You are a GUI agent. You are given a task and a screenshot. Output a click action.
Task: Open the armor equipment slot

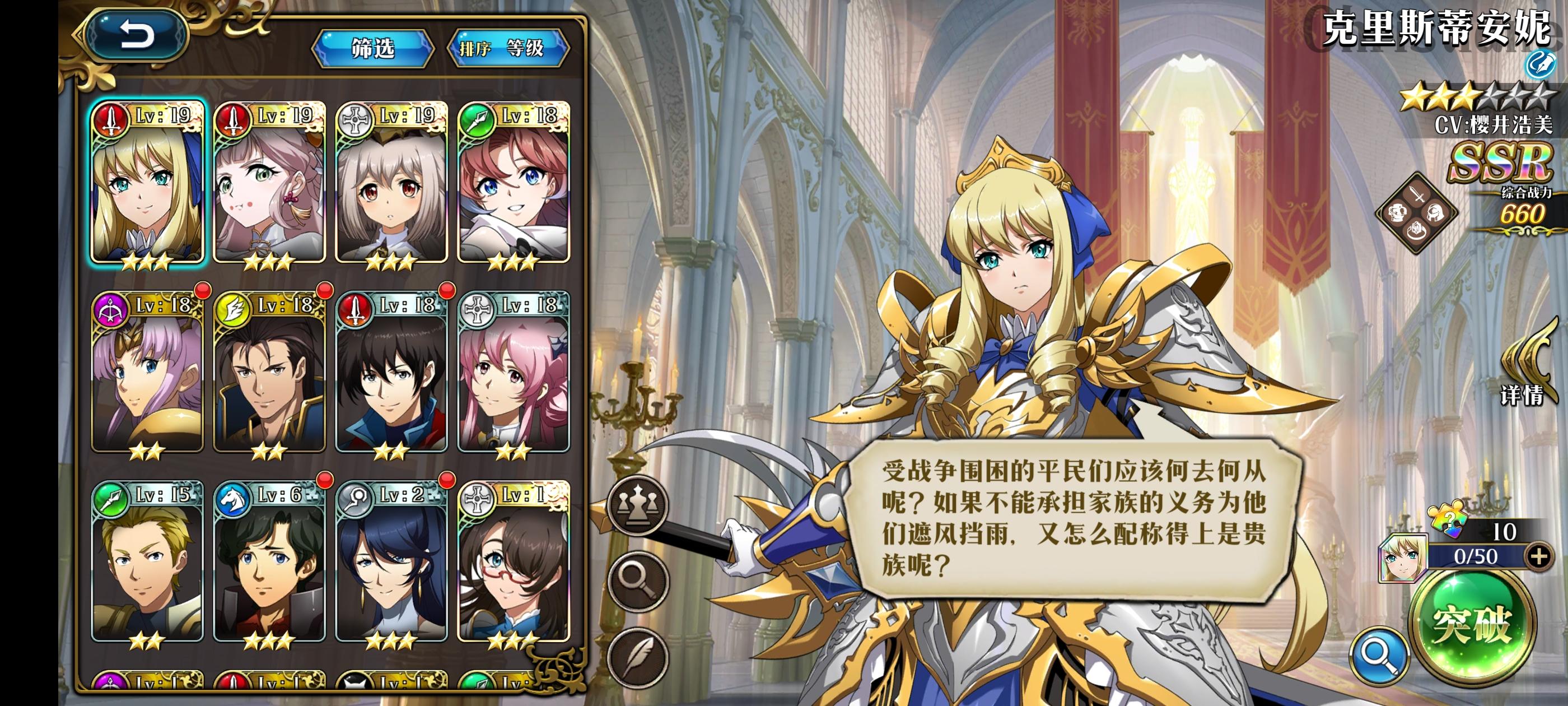click(x=1398, y=212)
